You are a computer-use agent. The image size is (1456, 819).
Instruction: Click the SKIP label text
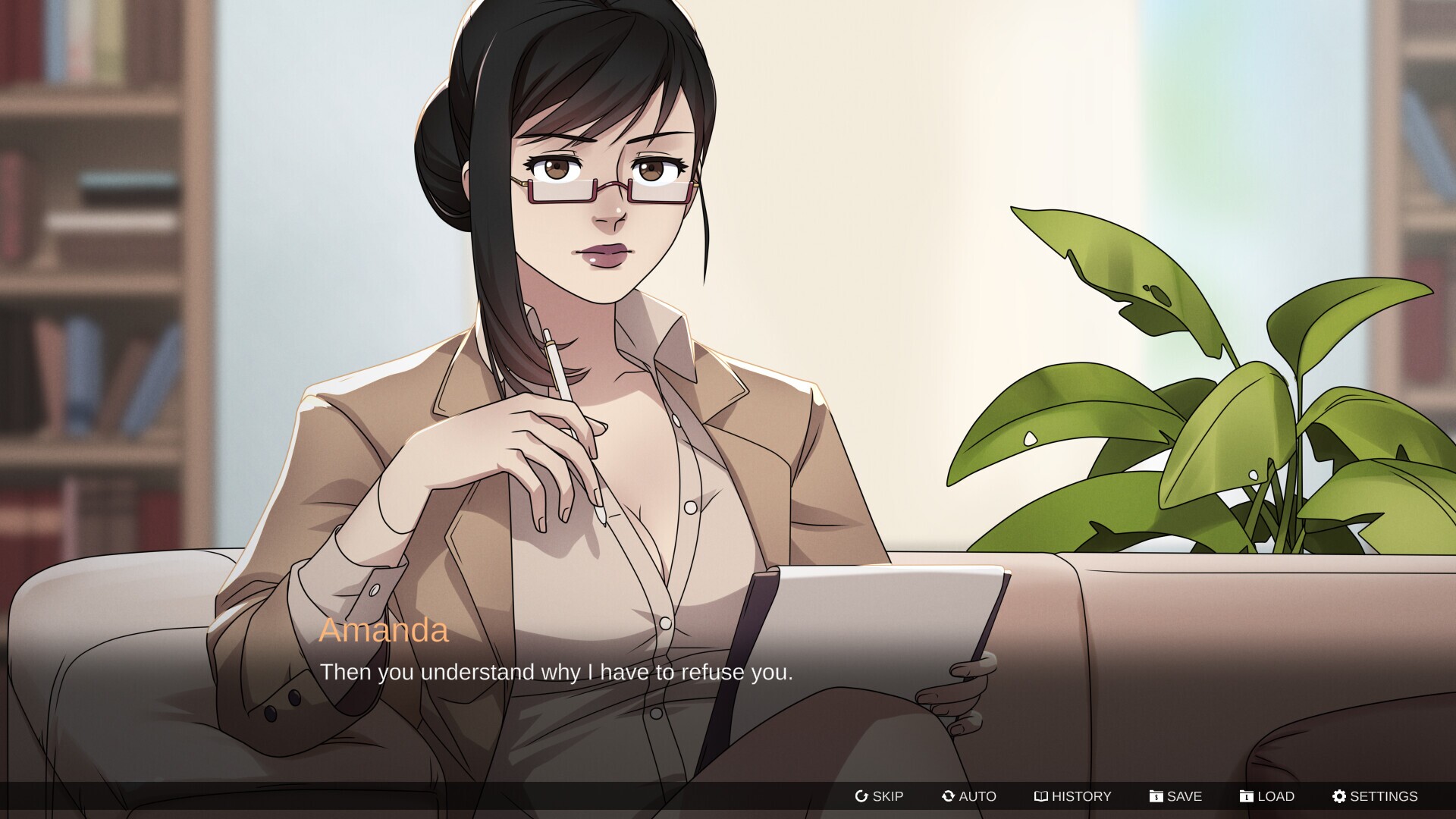coord(888,796)
